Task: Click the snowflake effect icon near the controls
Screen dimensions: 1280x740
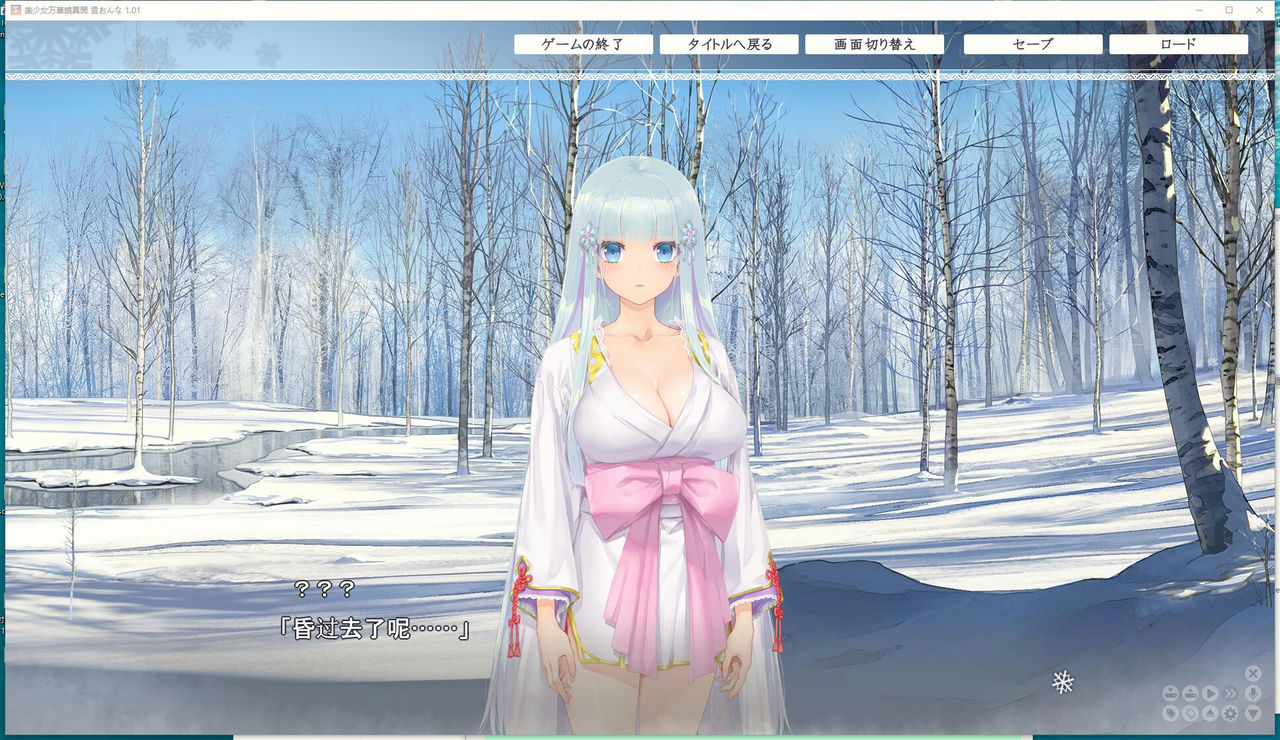Action: coord(1061,682)
